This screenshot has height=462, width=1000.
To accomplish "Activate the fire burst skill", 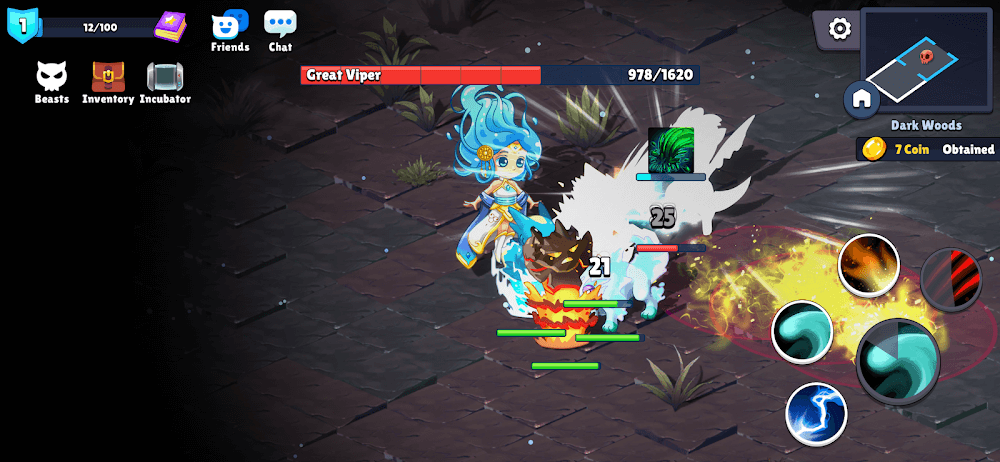I will pyautogui.click(x=868, y=265).
